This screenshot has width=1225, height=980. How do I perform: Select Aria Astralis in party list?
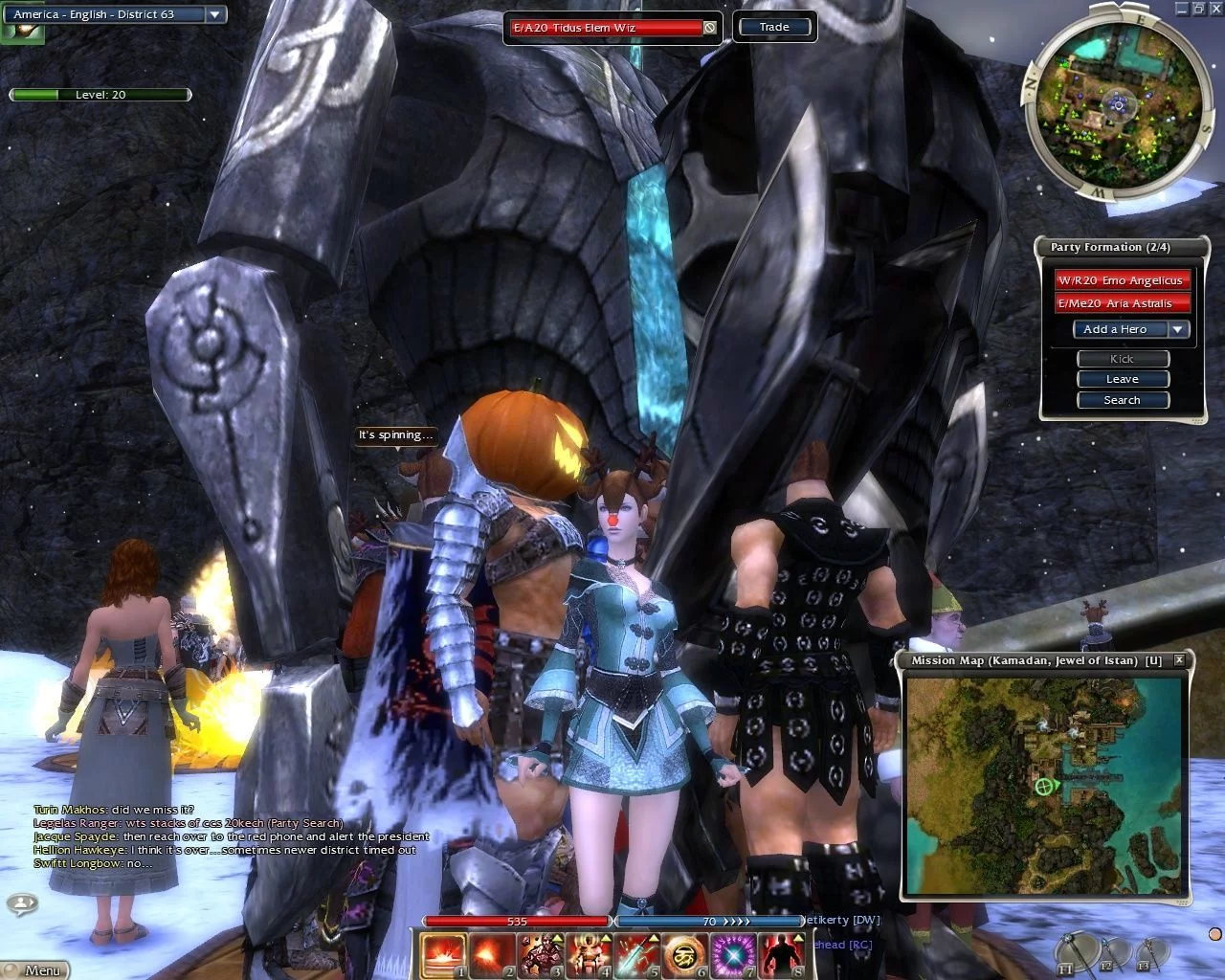click(x=1122, y=303)
